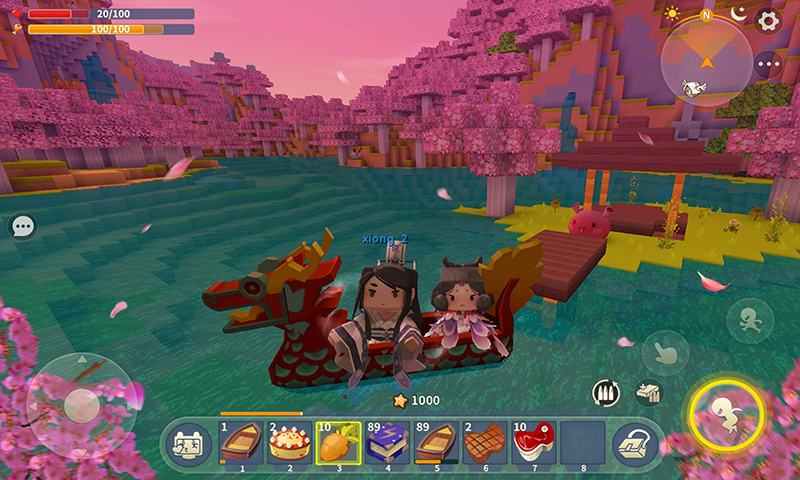Click the screen icon left of hotbar
The height and width of the screenshot is (480, 800).
188,443
